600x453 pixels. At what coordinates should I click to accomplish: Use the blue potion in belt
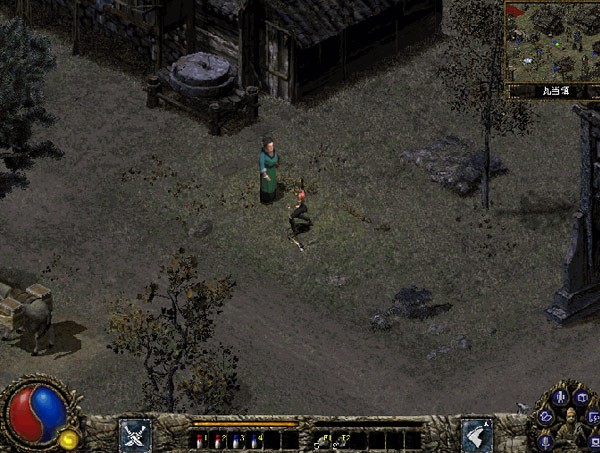[x=235, y=439]
